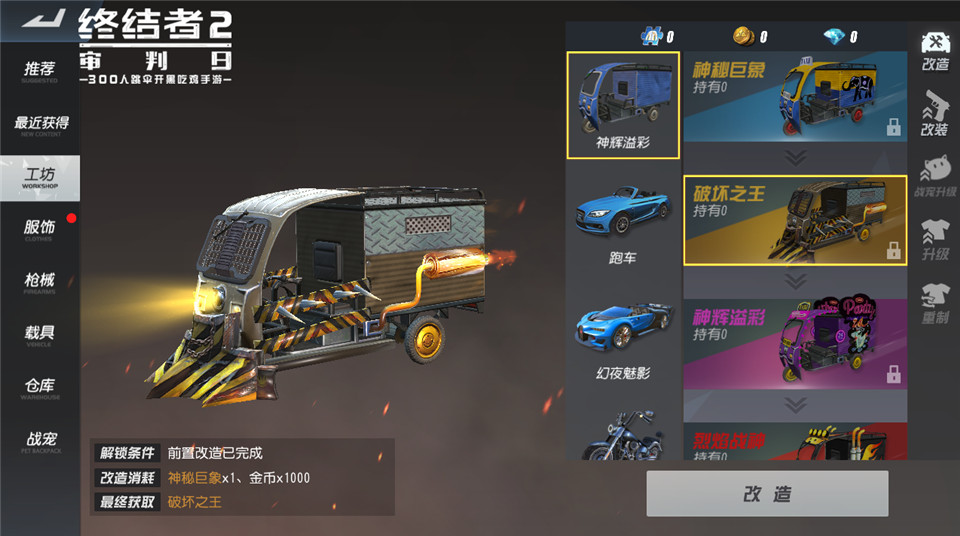Select the 神辉溢彩 blue tuk-tuk thumbnail
Screen dimensions: 960x536
click(x=623, y=105)
